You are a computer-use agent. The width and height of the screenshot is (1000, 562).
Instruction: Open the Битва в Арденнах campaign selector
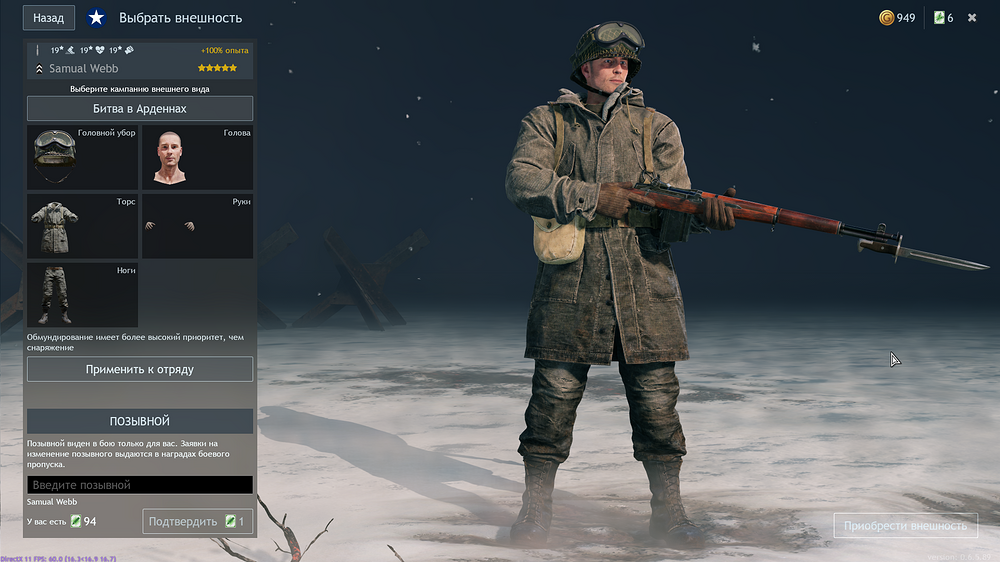tap(140, 108)
